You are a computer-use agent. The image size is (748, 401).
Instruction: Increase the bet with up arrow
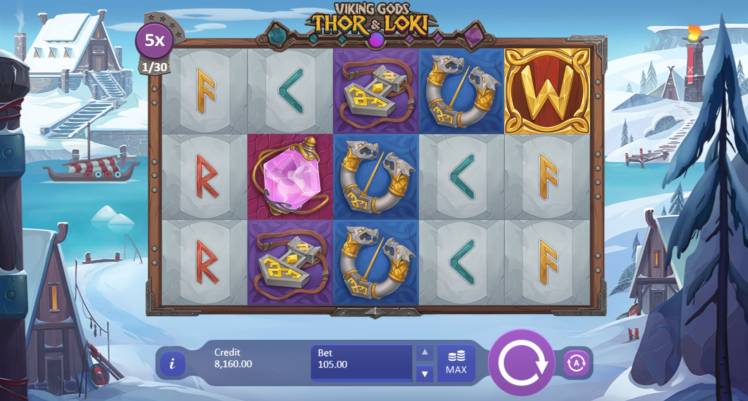pyautogui.click(x=424, y=352)
